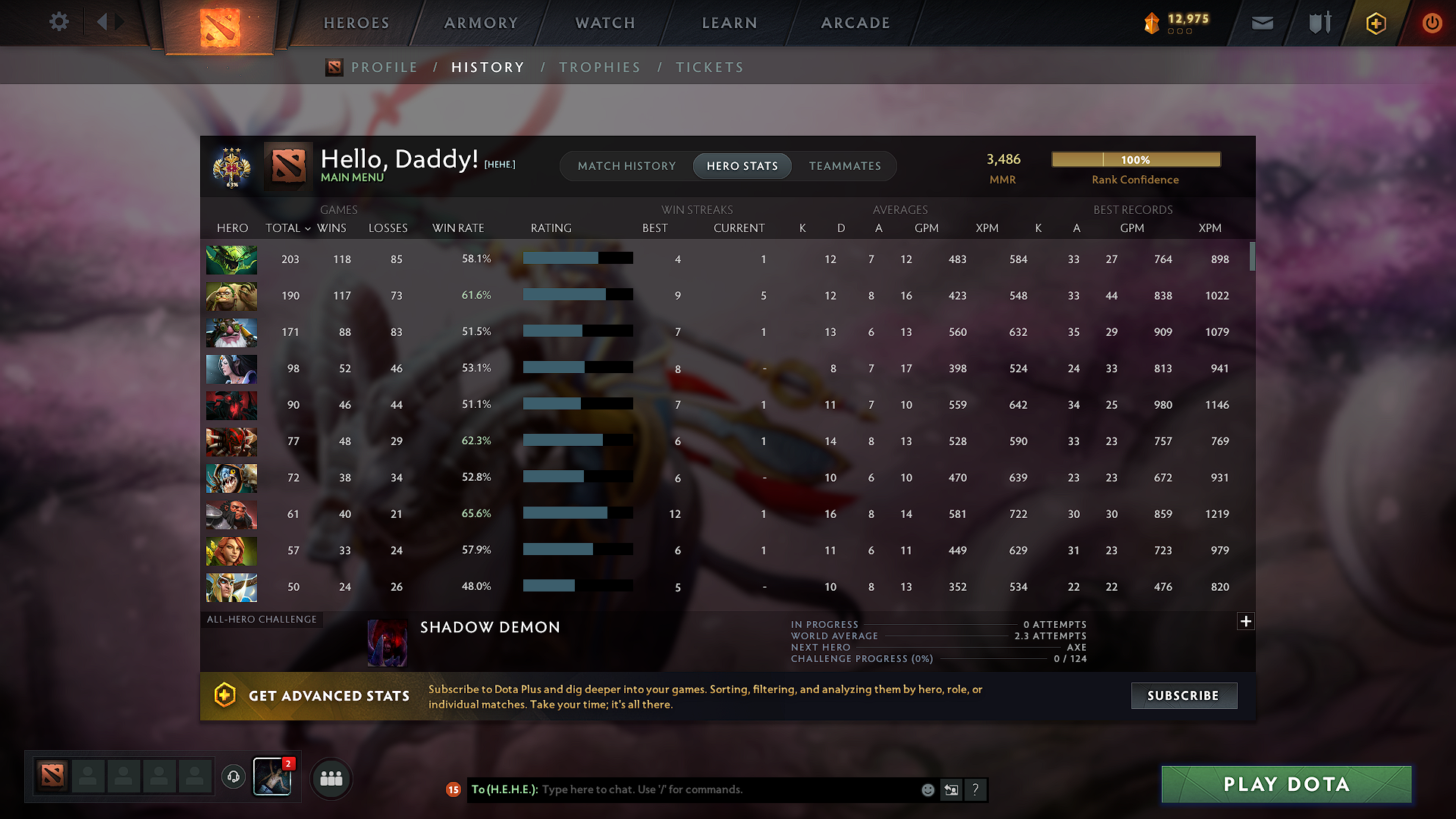Expand the All-Hero Challenge panel with plus button

pos(1246,621)
